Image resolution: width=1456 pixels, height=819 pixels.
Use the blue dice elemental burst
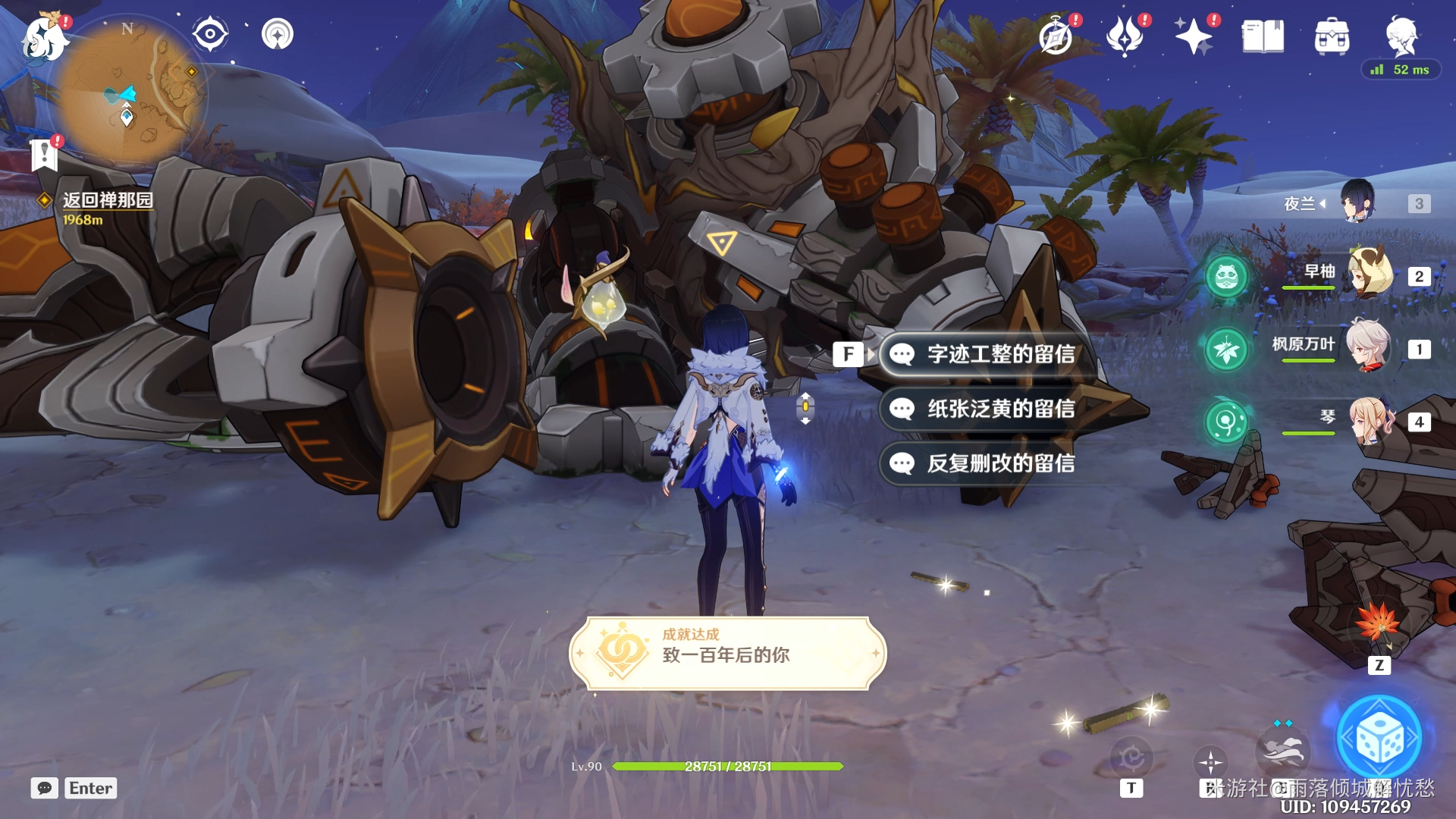pyautogui.click(x=1379, y=739)
